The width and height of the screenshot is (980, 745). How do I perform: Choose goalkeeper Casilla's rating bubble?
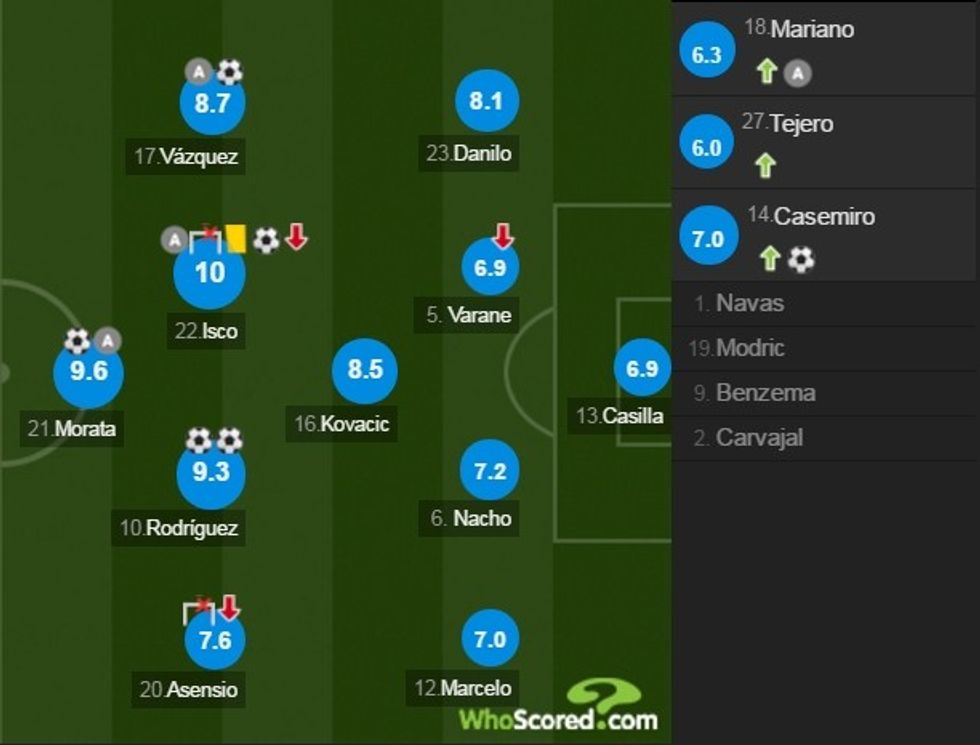(x=641, y=369)
